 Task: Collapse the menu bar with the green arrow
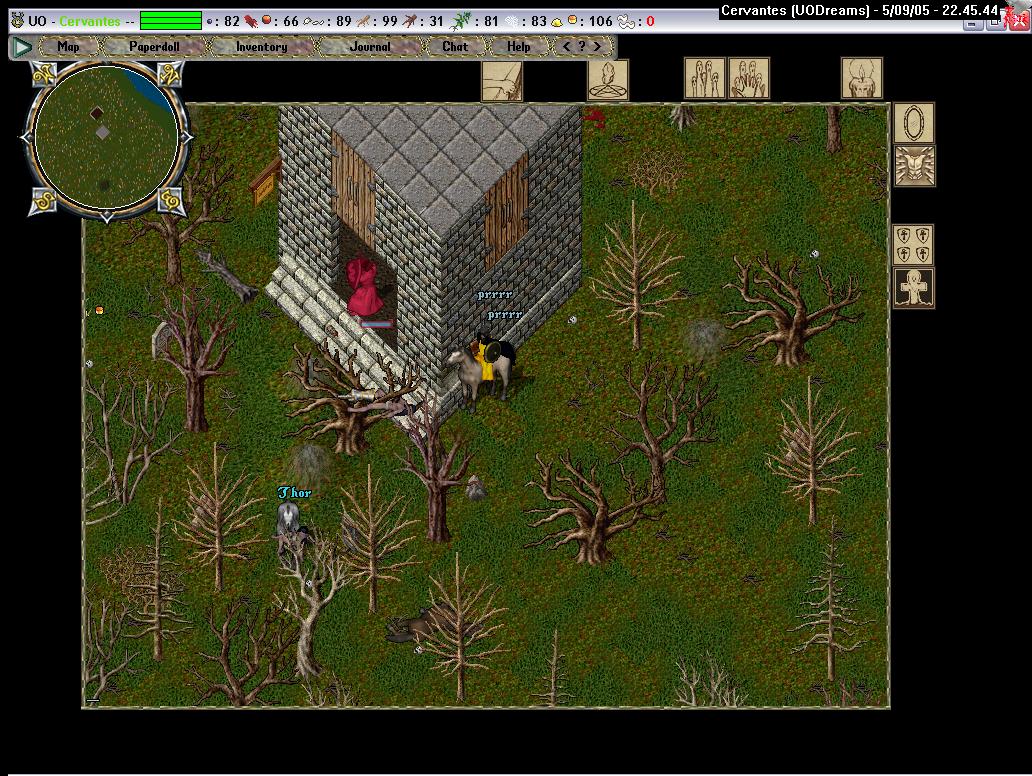coord(21,47)
